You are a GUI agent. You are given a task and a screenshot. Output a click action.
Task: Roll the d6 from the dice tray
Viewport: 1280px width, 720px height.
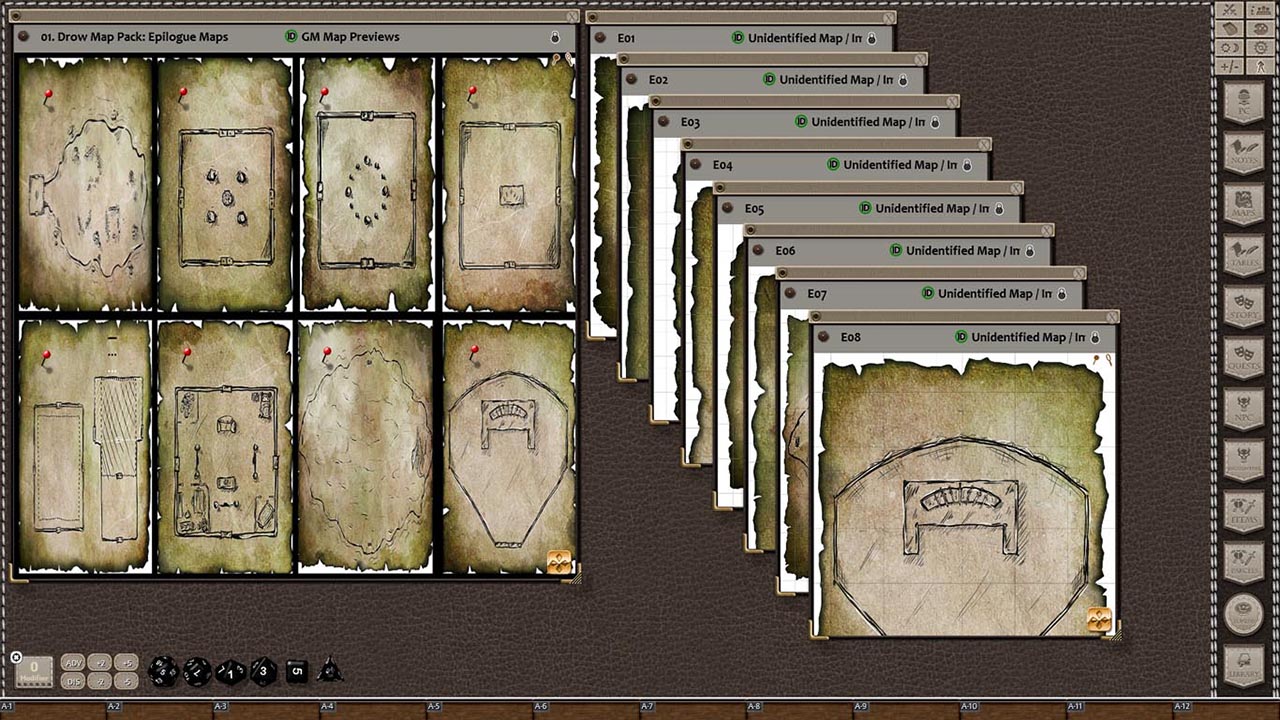coord(296,671)
